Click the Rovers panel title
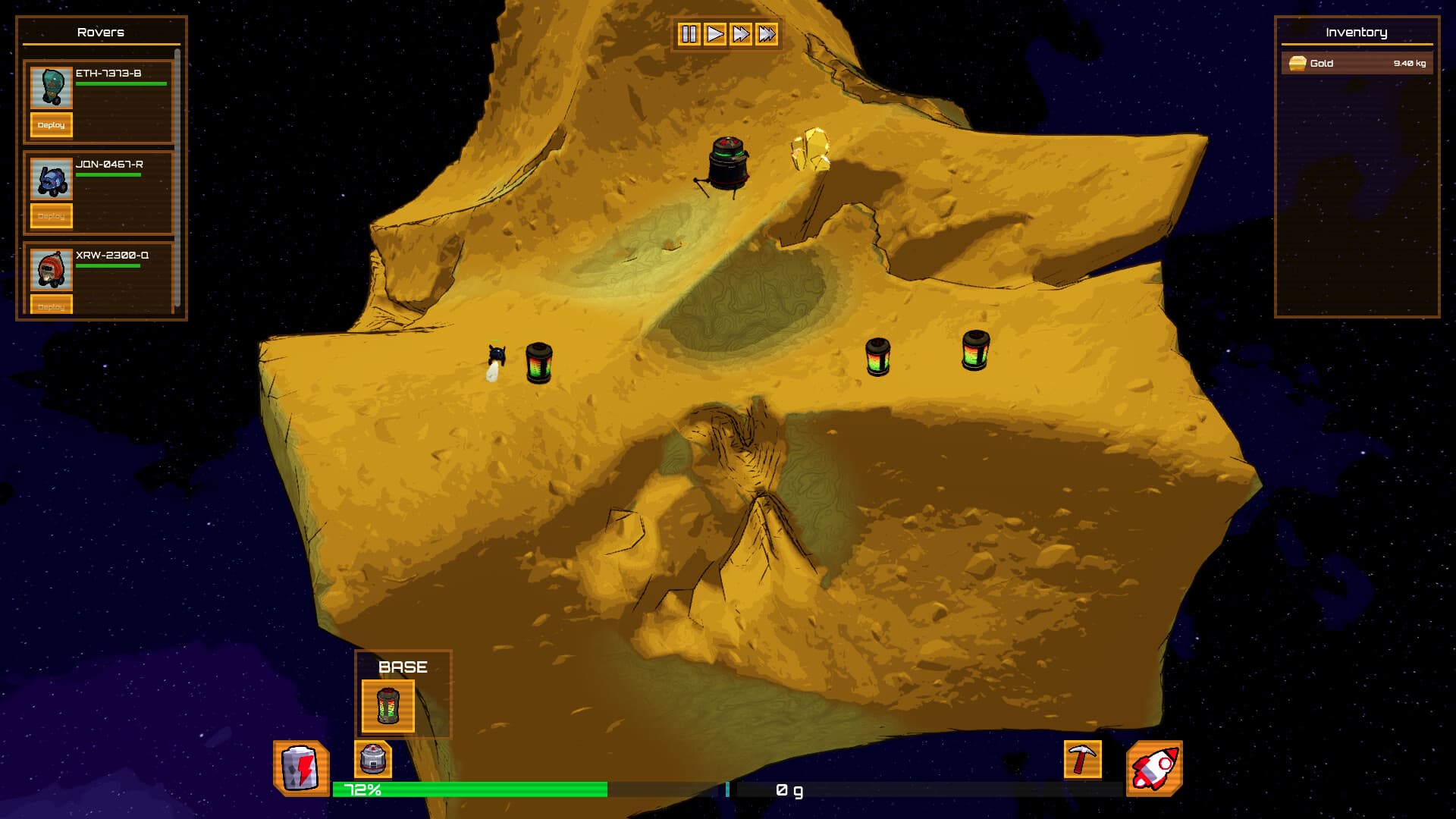Image resolution: width=1456 pixels, height=819 pixels. click(x=102, y=32)
